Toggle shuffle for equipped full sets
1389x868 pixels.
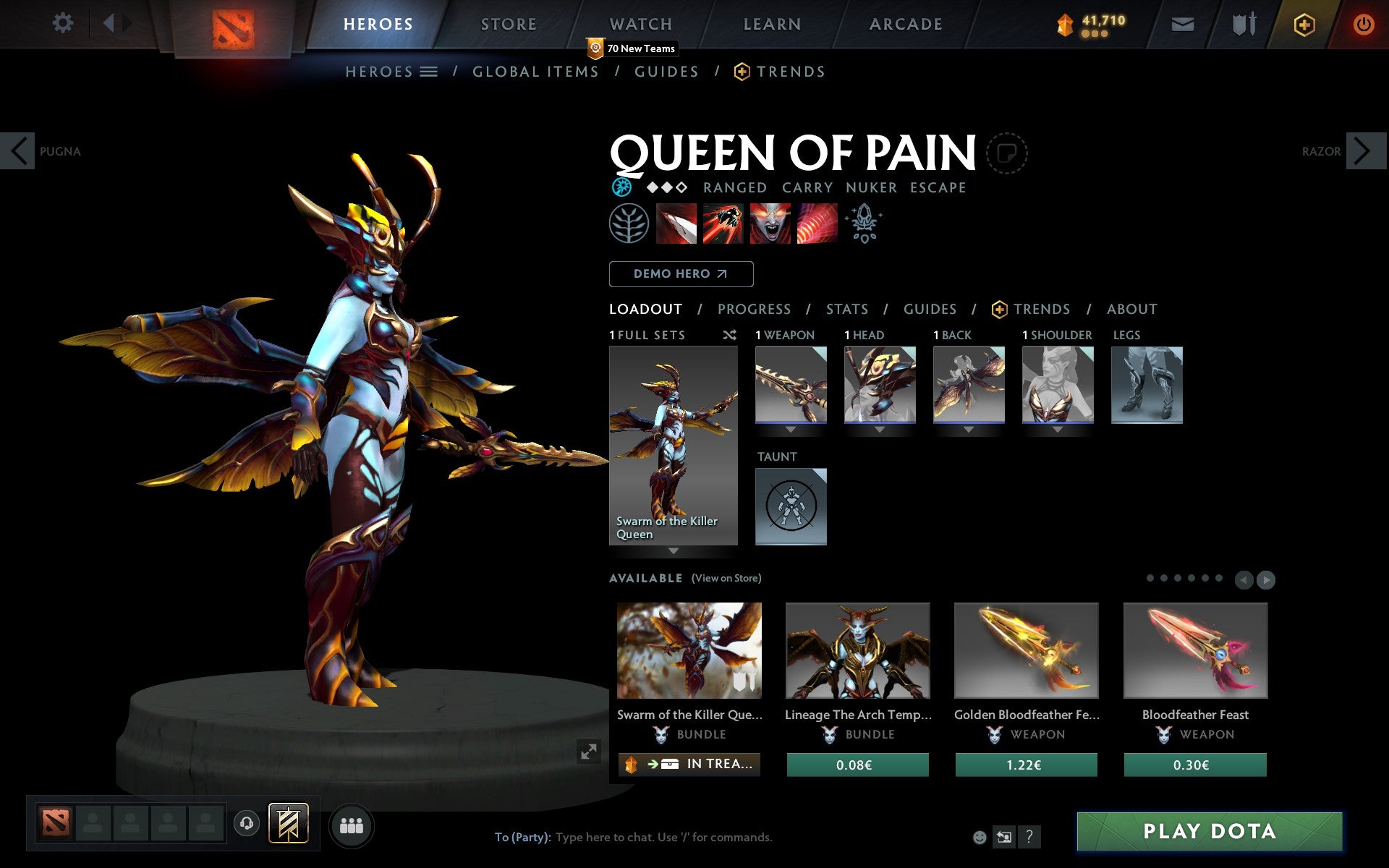click(729, 335)
